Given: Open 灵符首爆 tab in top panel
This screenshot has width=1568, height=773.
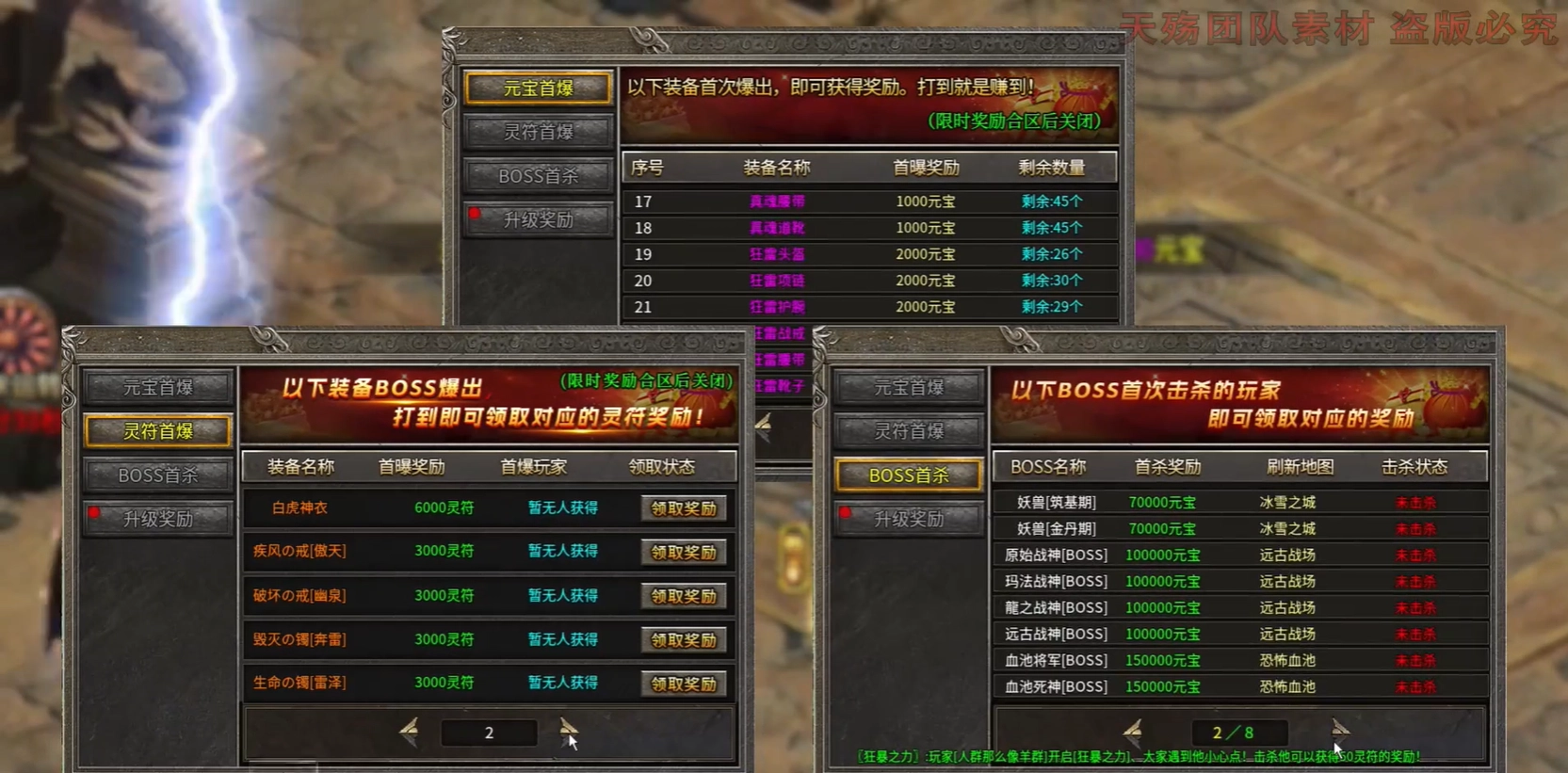Looking at the screenshot, I should point(538,131).
